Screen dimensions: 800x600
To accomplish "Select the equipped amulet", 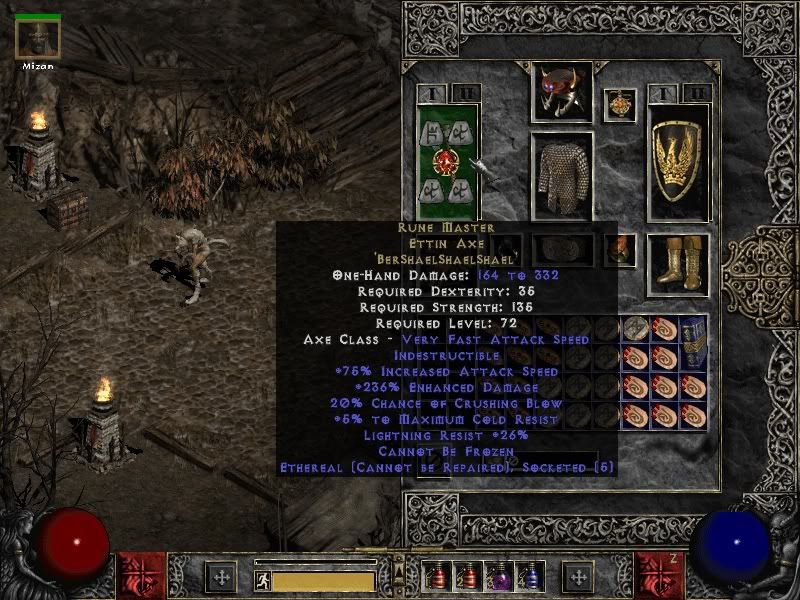I will coord(619,106).
